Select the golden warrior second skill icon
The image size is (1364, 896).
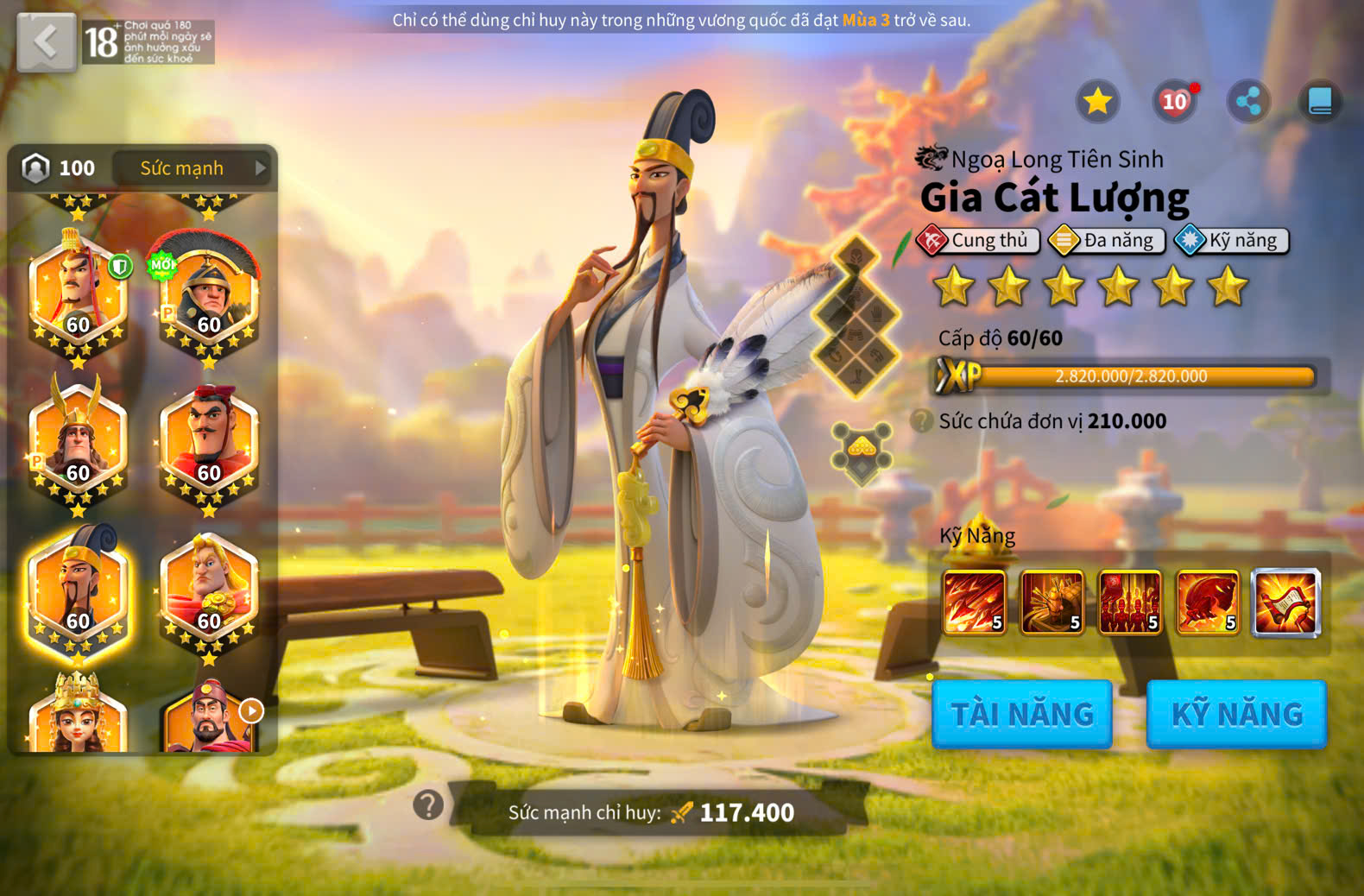[1052, 602]
